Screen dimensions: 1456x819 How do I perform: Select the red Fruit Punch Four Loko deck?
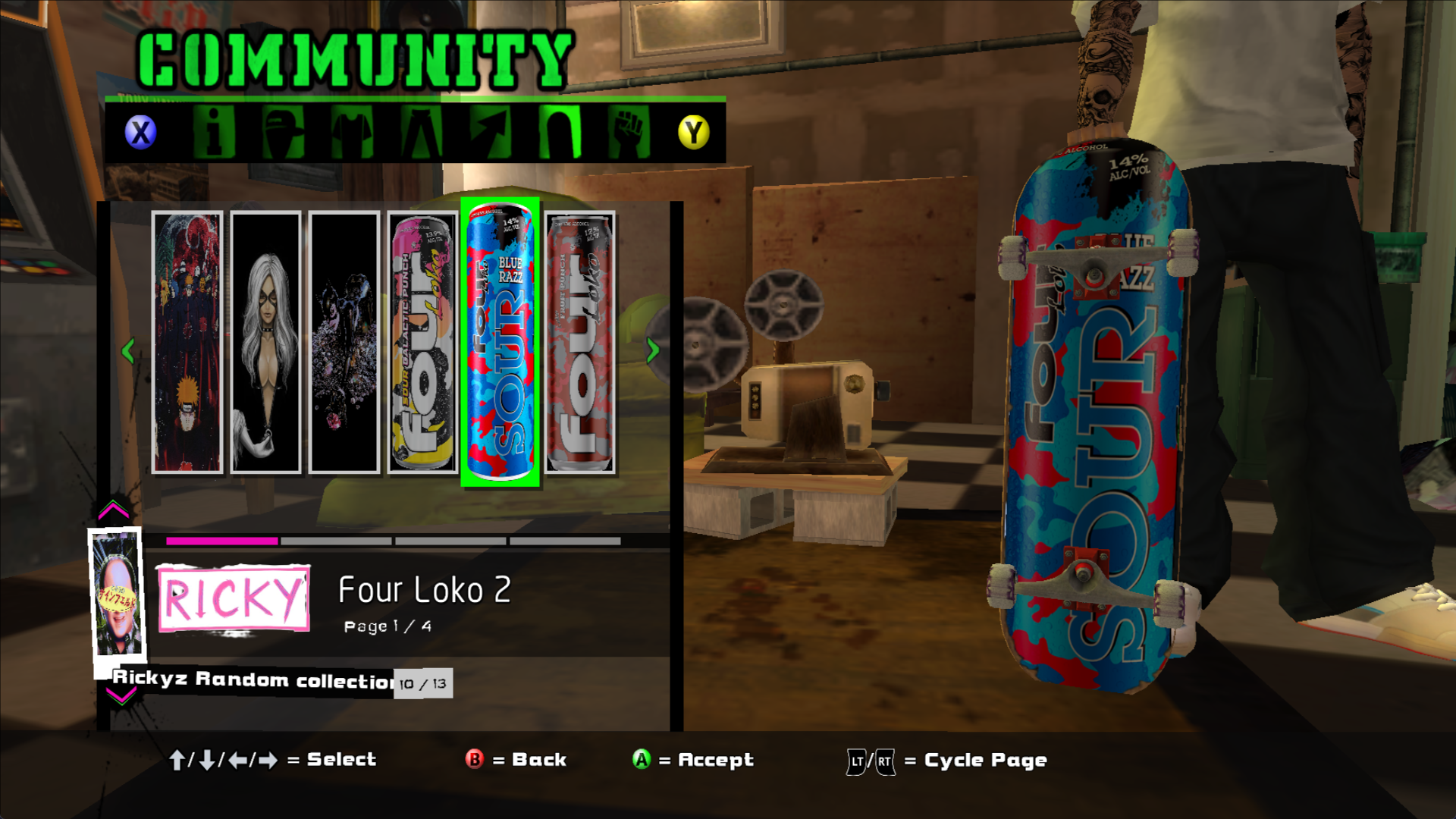tap(580, 343)
